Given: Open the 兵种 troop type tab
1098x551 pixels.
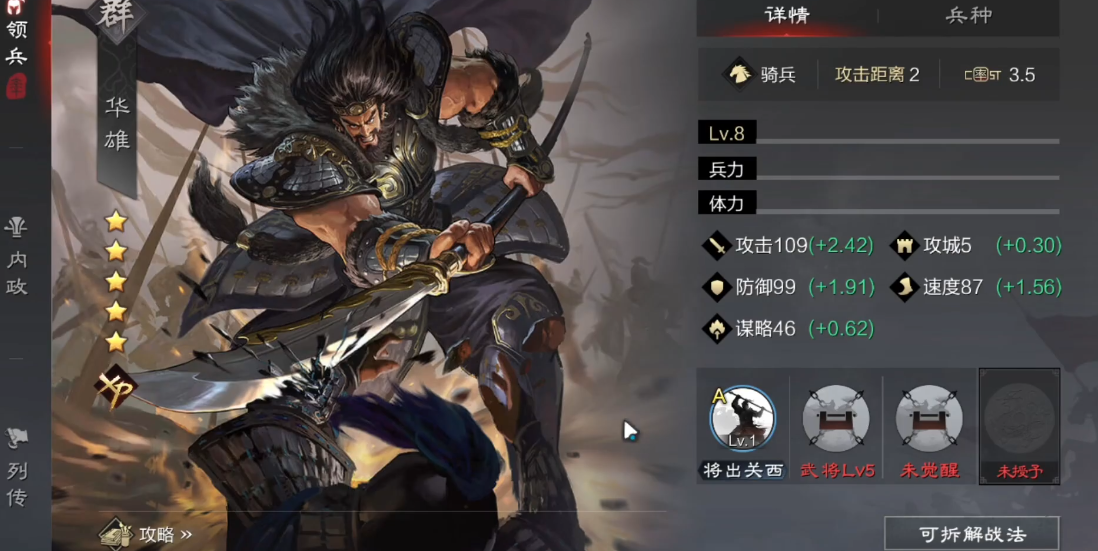Looking at the screenshot, I should pos(968,16).
